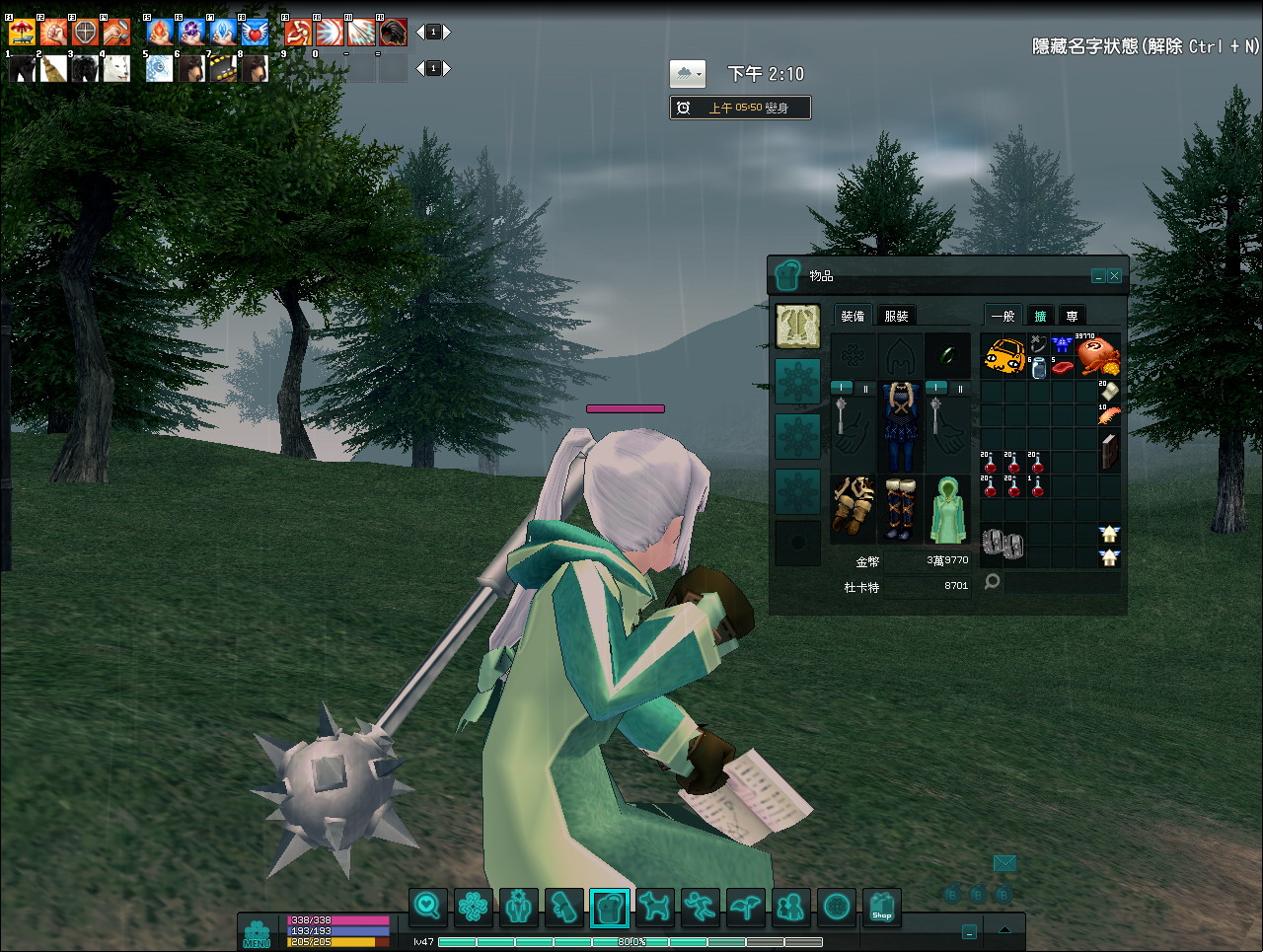Select the 專 inventory tab

tap(1072, 316)
